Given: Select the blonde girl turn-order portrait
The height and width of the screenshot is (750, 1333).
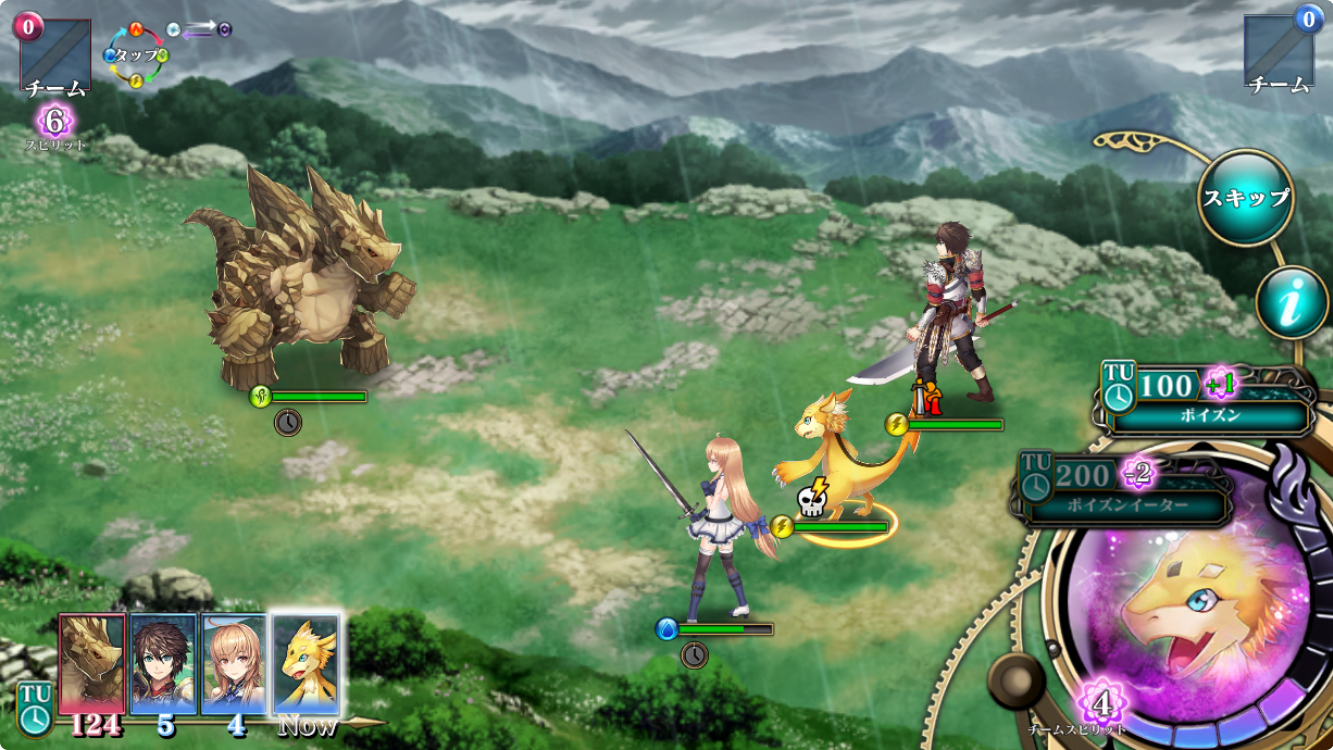Looking at the screenshot, I should [x=235, y=664].
